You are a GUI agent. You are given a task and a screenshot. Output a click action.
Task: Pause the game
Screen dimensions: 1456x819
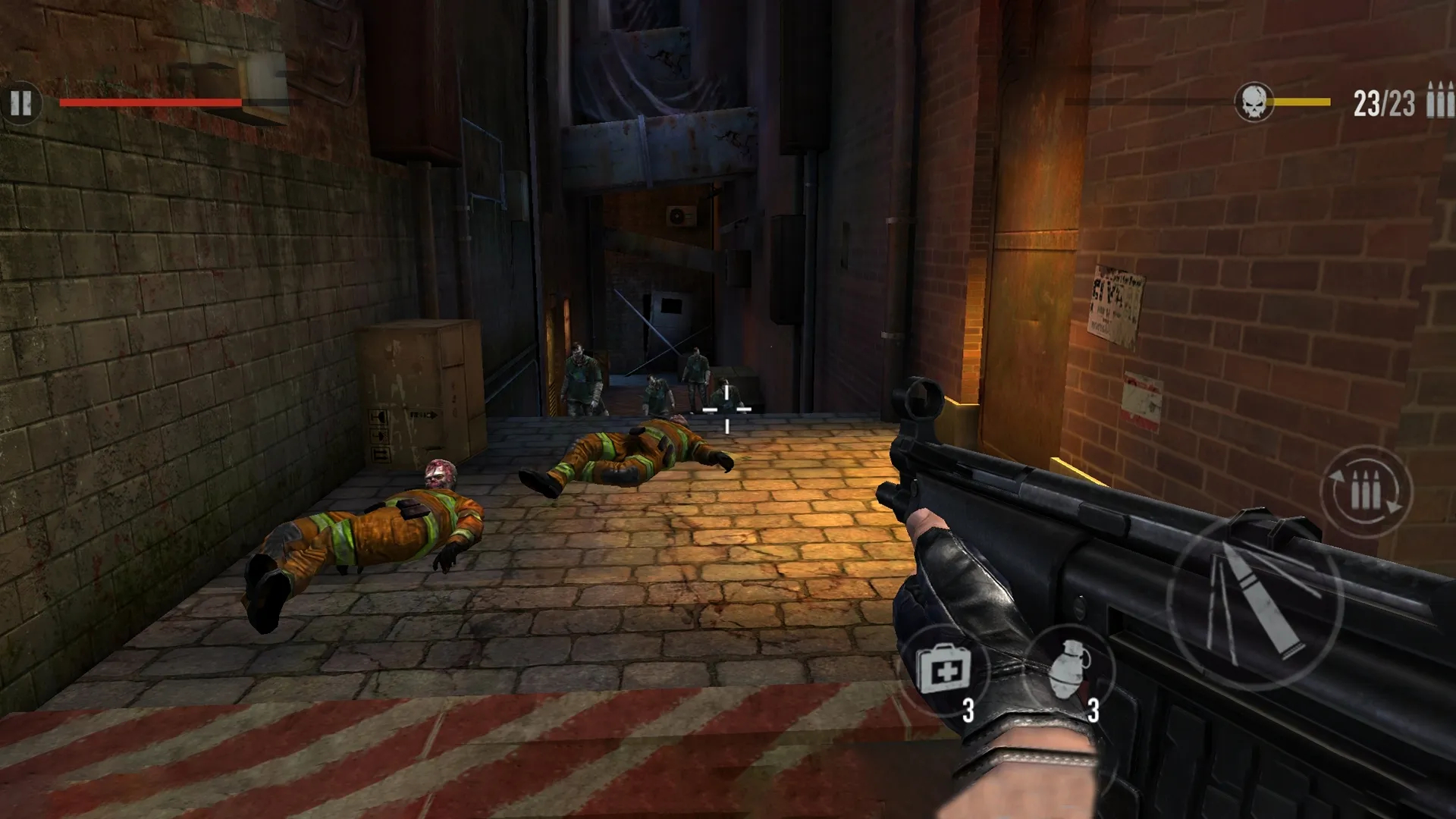click(21, 103)
